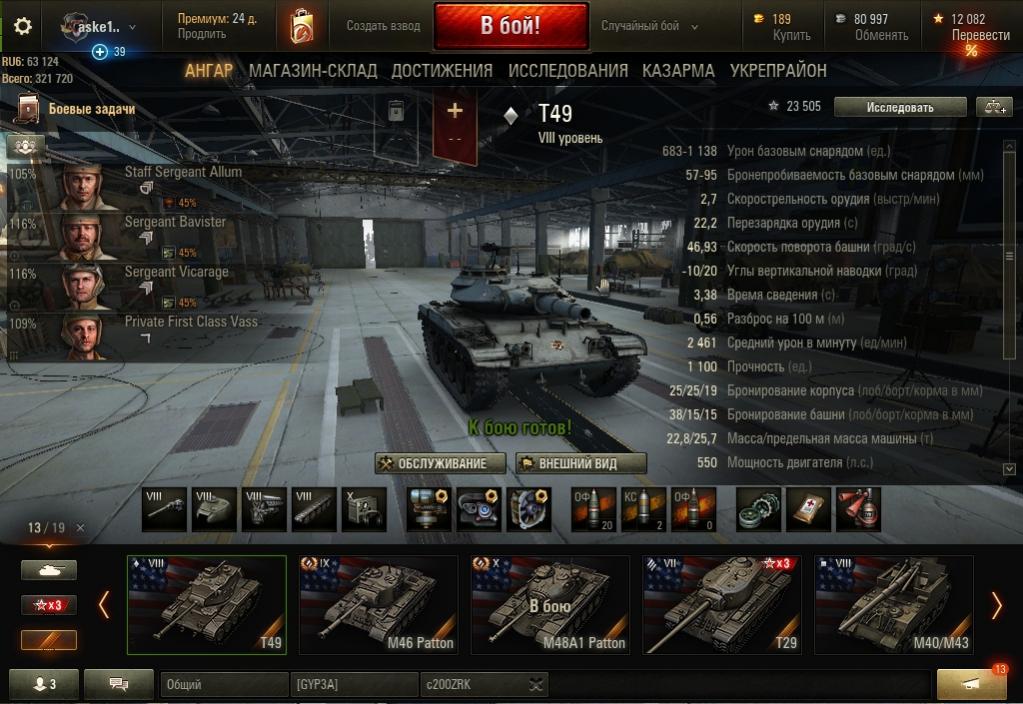Switch to the ДОСТИЖЕНИЯ tab

pos(442,71)
